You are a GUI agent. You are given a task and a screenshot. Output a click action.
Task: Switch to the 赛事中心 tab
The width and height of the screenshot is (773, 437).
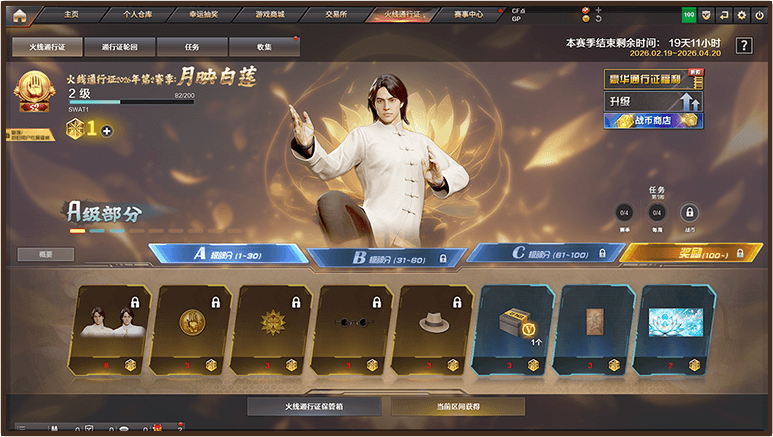468,14
